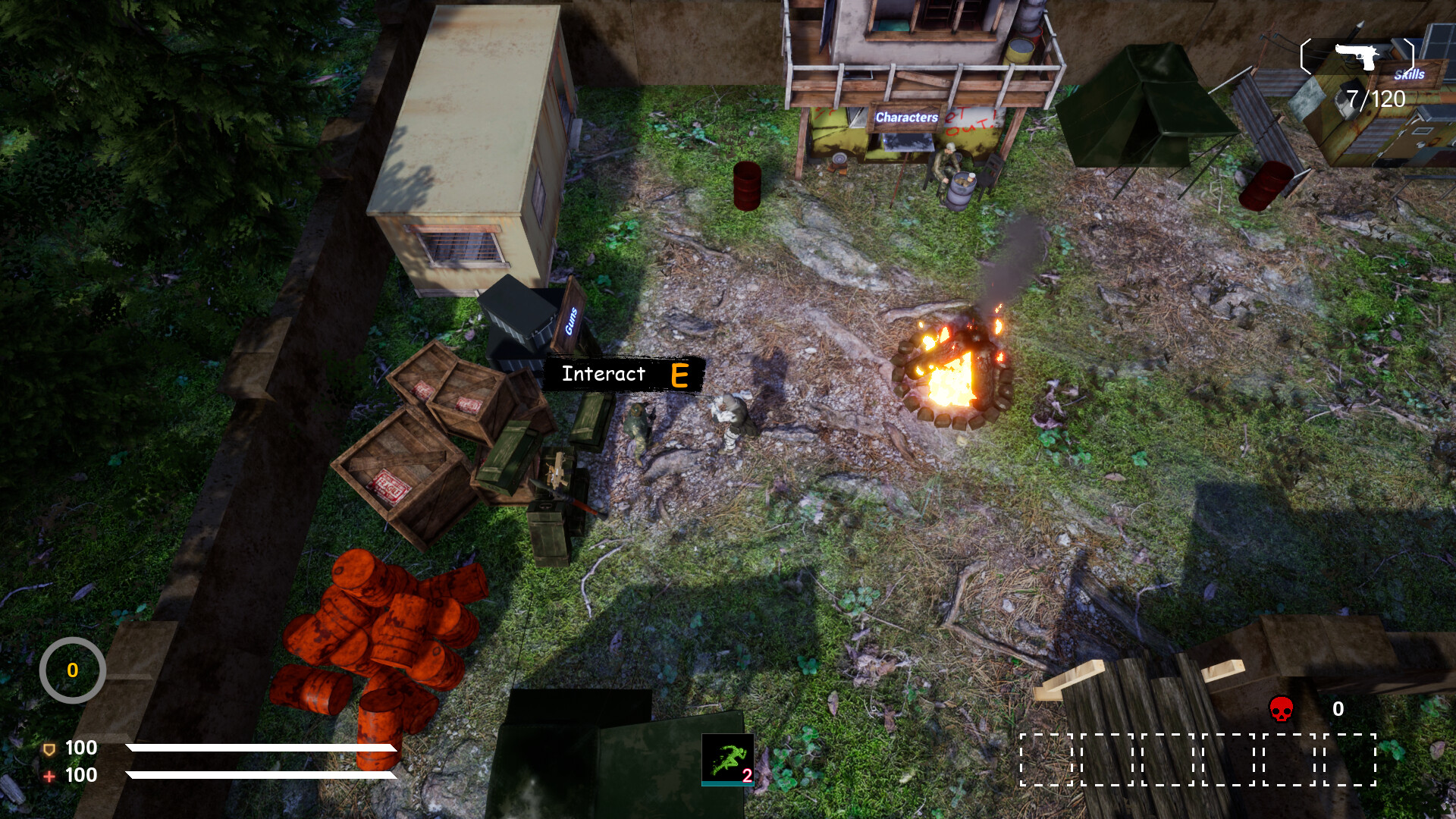Click the white armor bar
This screenshot has height=819, width=1456.
click(262, 748)
